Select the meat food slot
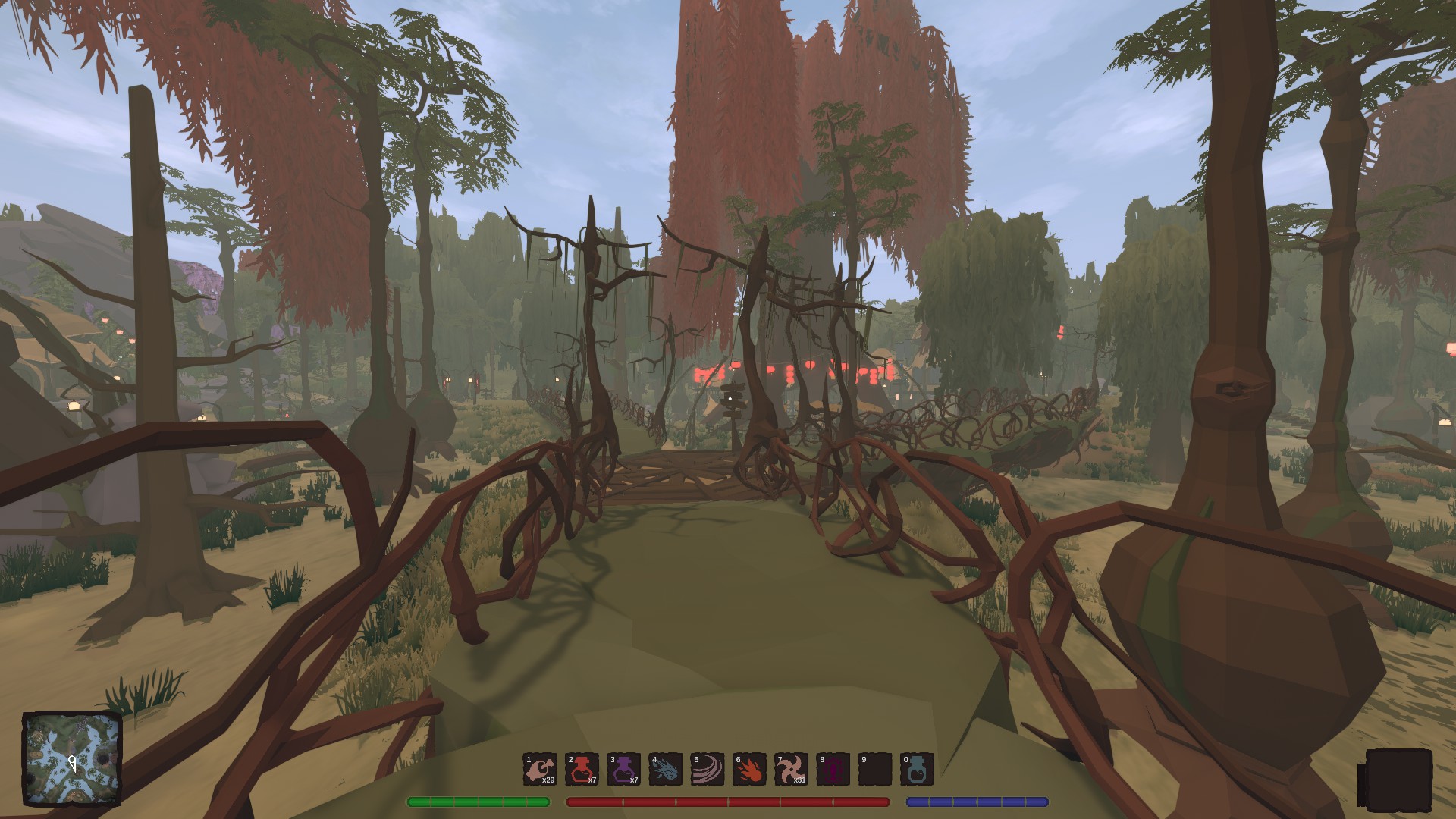 point(540,769)
